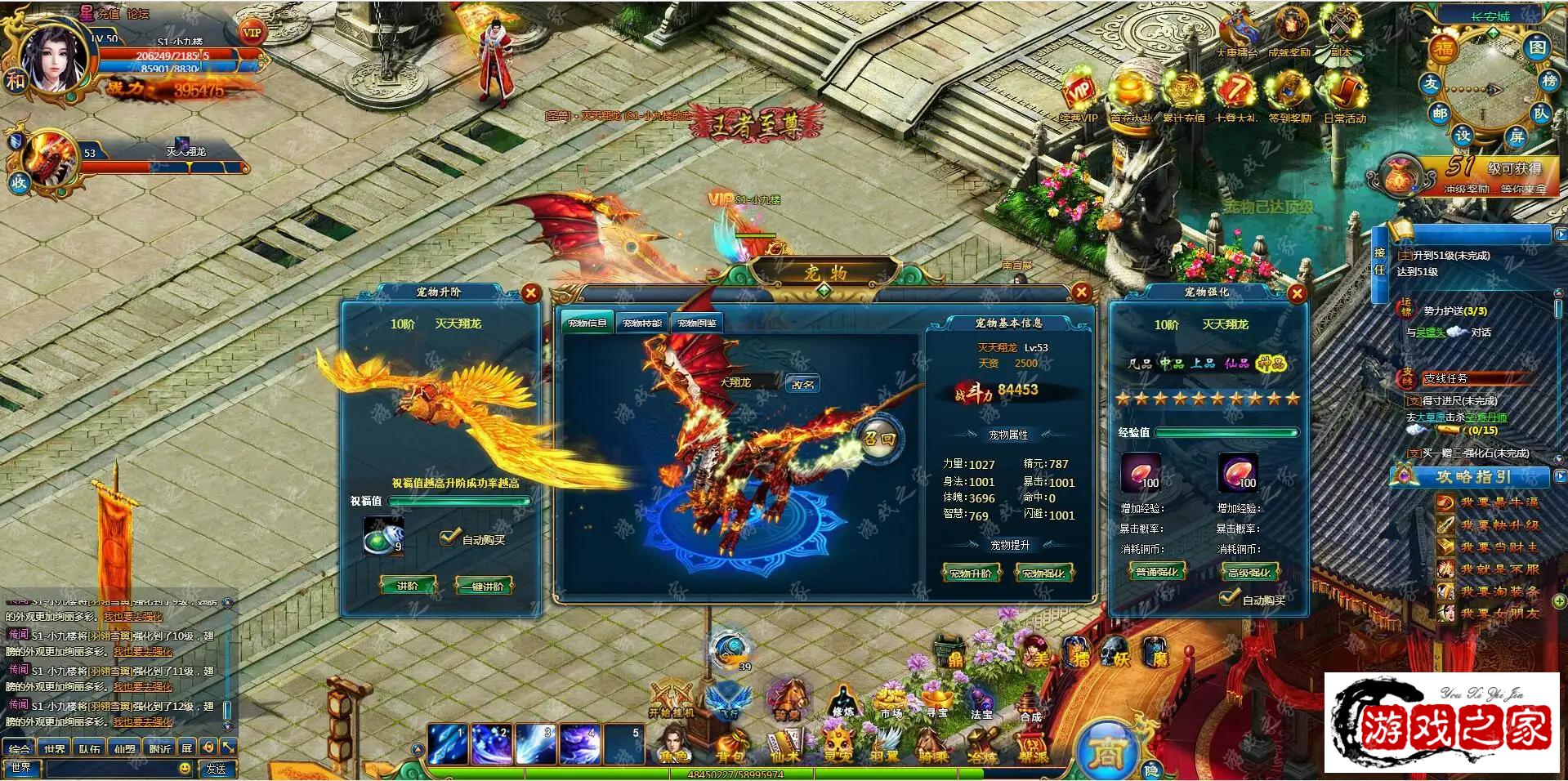The image size is (1568, 781).
Task: Close the 宠物强化 pet enhancement panel
Action: (1296, 293)
